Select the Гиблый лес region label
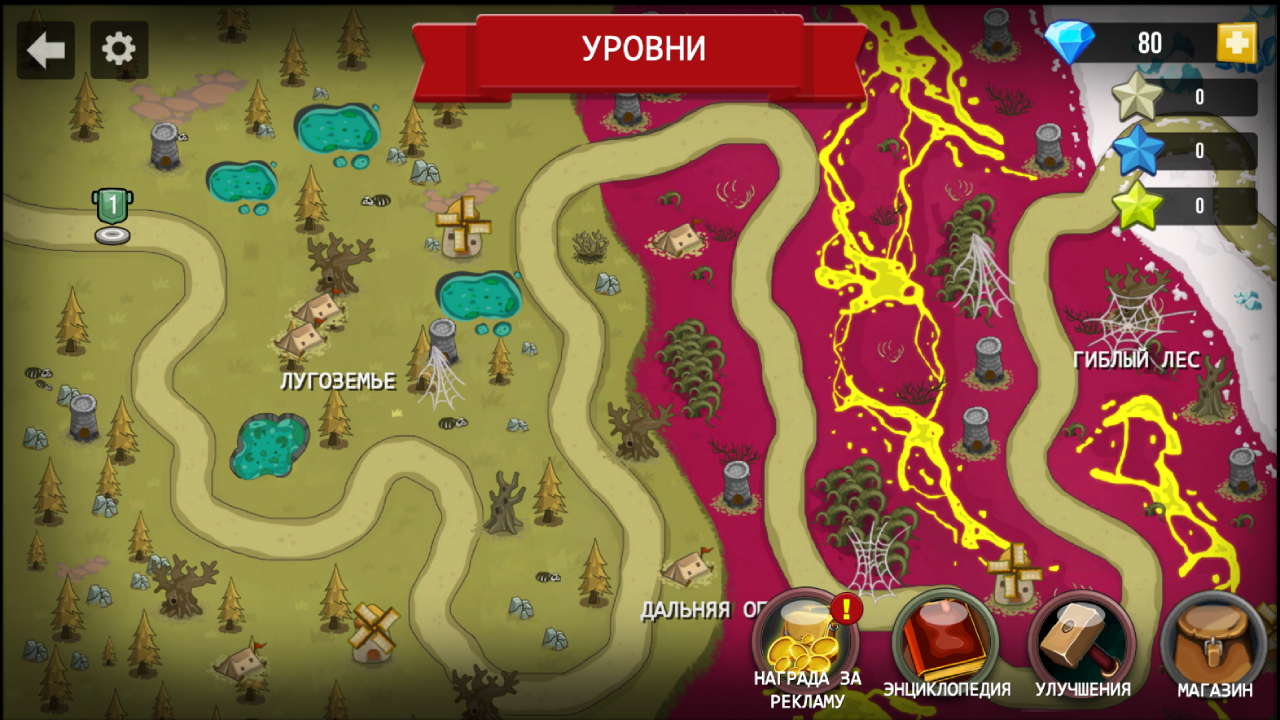This screenshot has height=720, width=1280. tap(1137, 360)
